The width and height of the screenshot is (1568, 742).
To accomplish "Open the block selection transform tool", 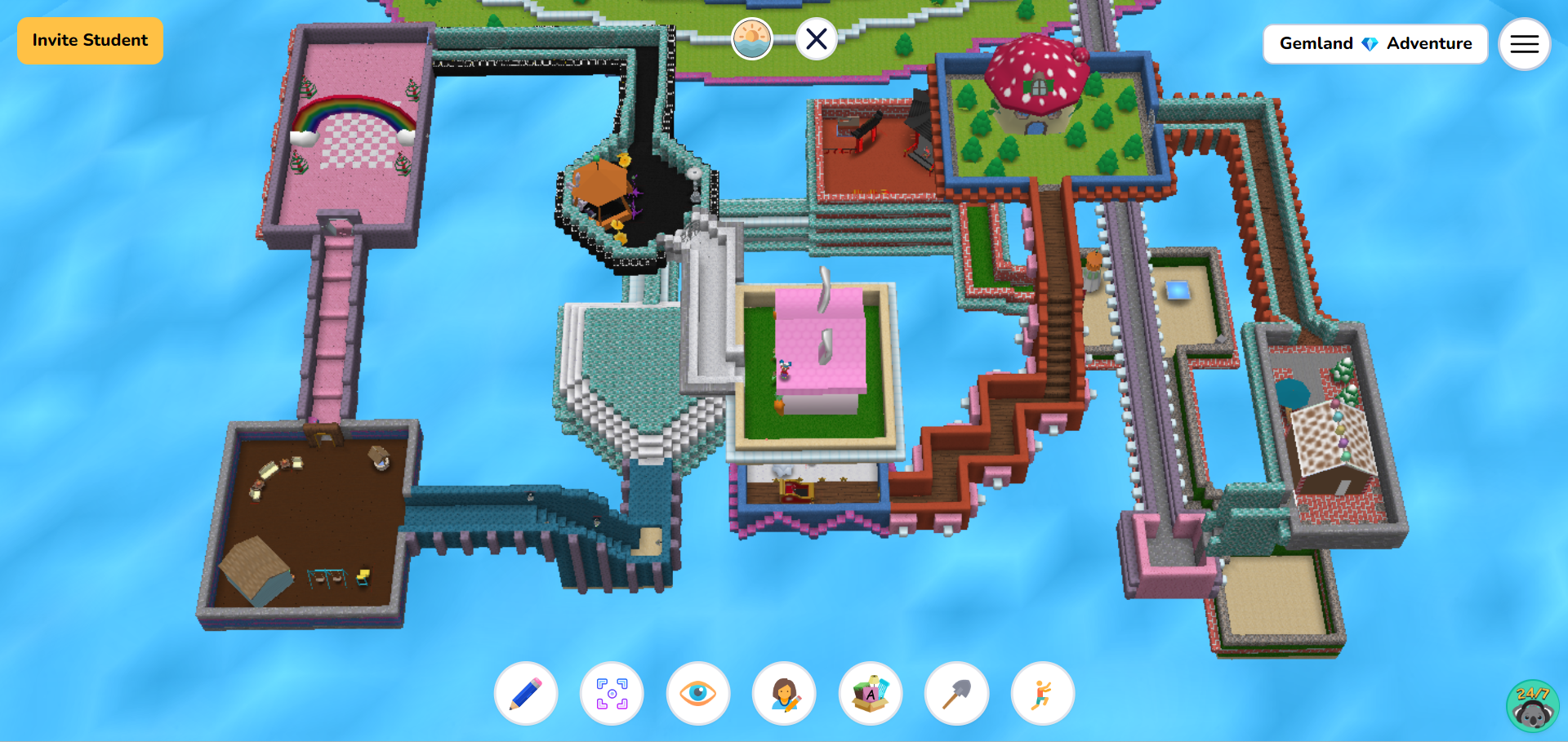I will tap(612, 693).
